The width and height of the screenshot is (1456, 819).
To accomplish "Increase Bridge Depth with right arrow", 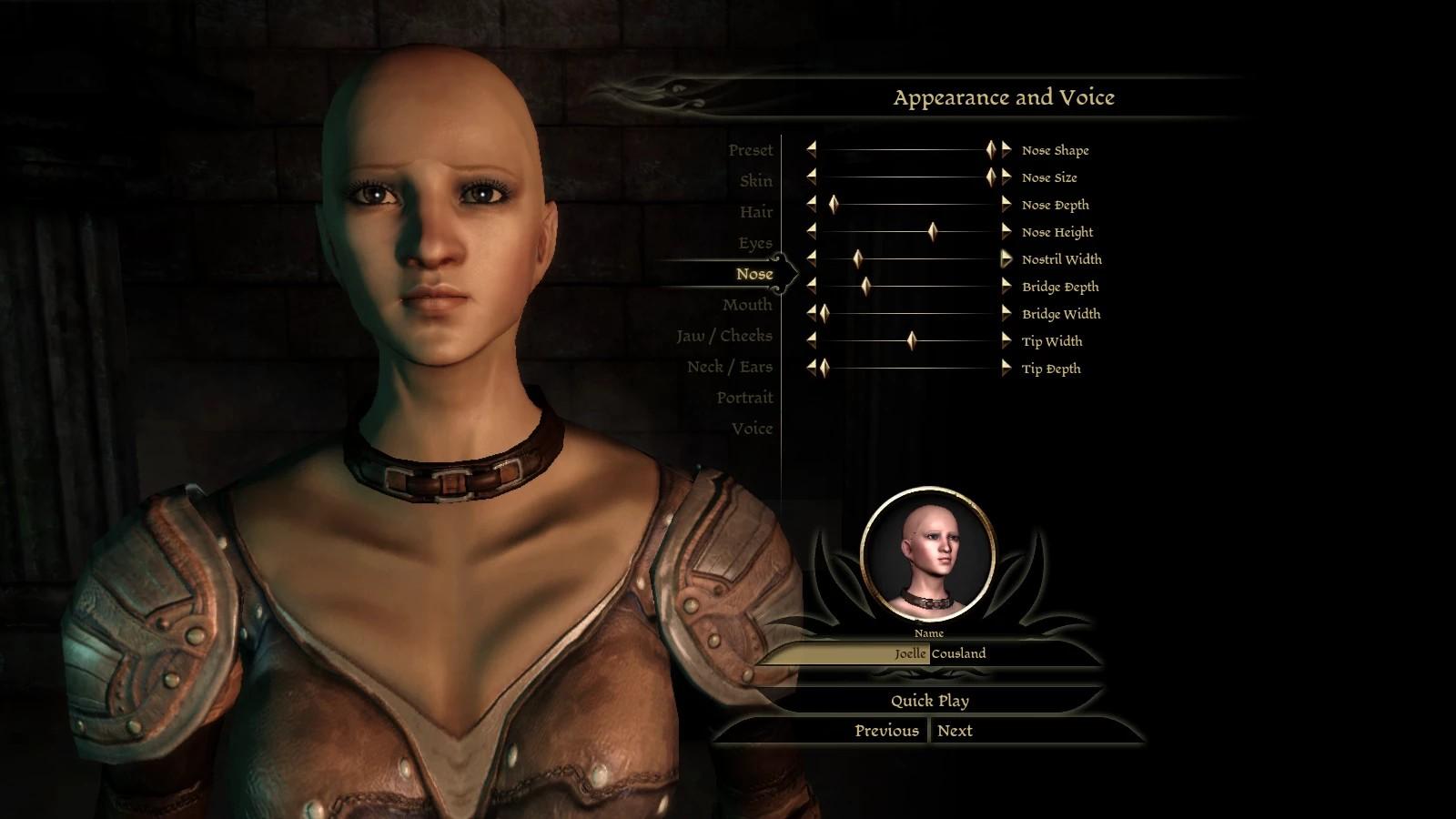I will 1006,287.
